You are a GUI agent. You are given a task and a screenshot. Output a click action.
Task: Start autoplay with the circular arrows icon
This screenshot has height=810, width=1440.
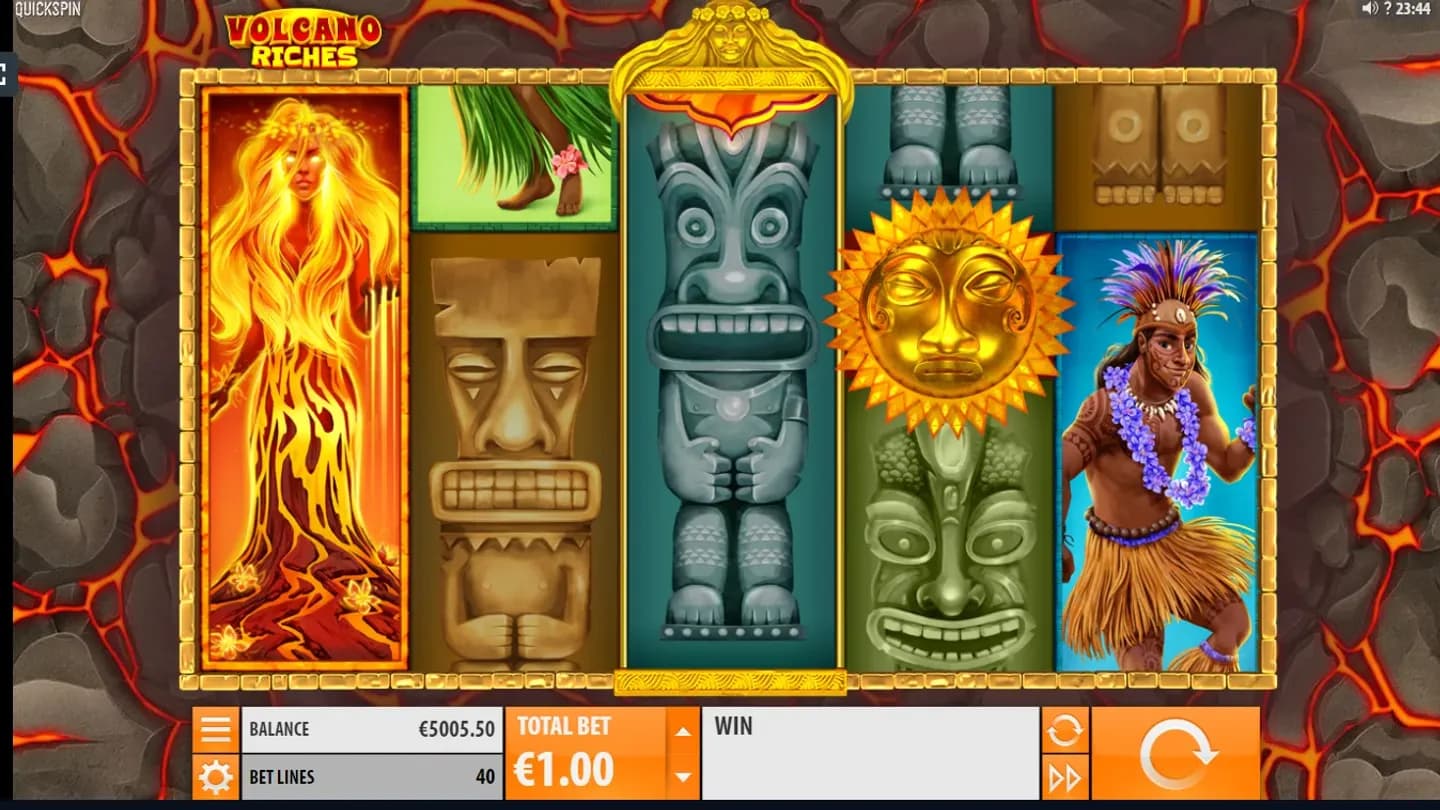(x=1066, y=730)
